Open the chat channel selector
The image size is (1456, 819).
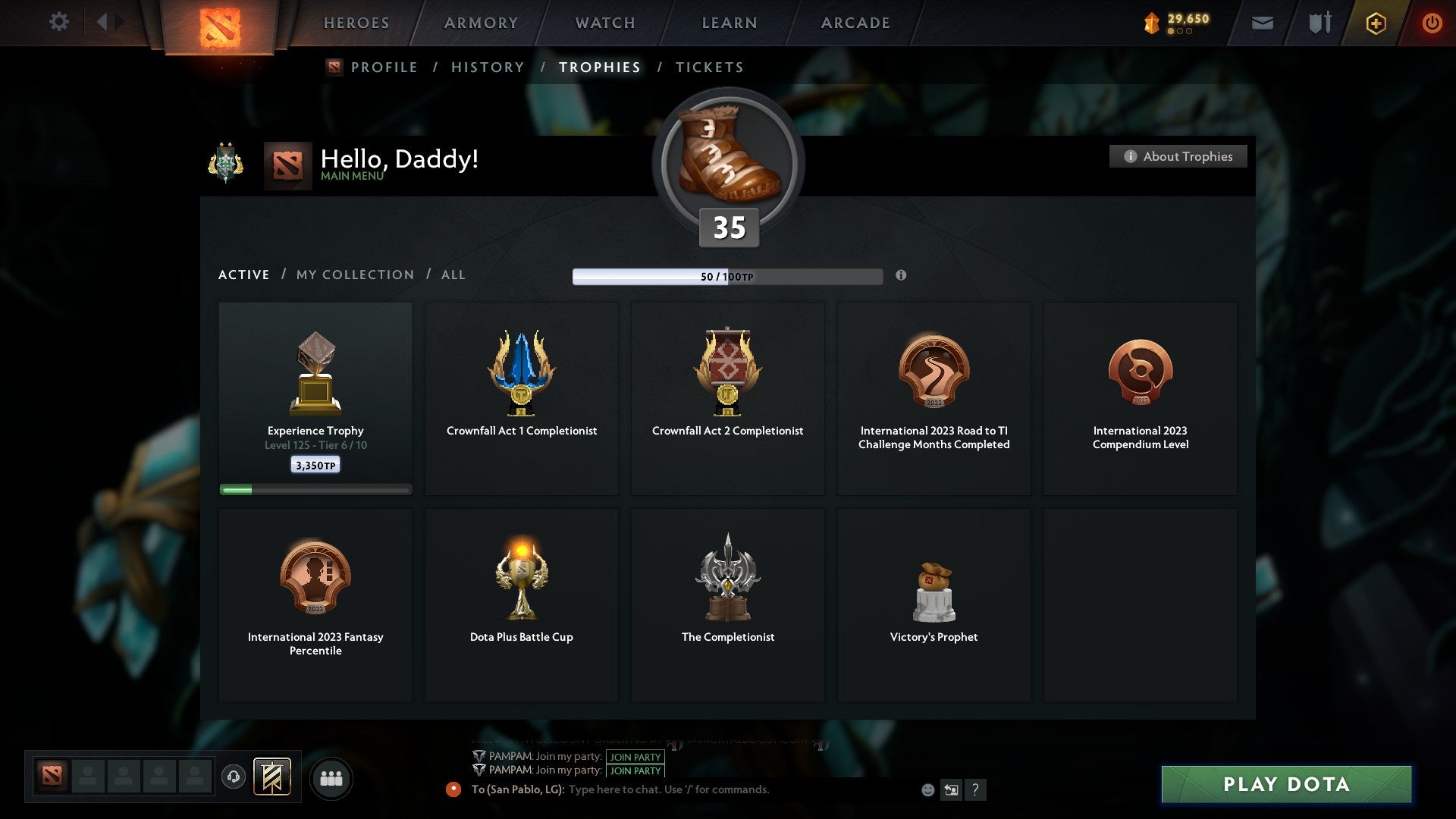pos(952,789)
